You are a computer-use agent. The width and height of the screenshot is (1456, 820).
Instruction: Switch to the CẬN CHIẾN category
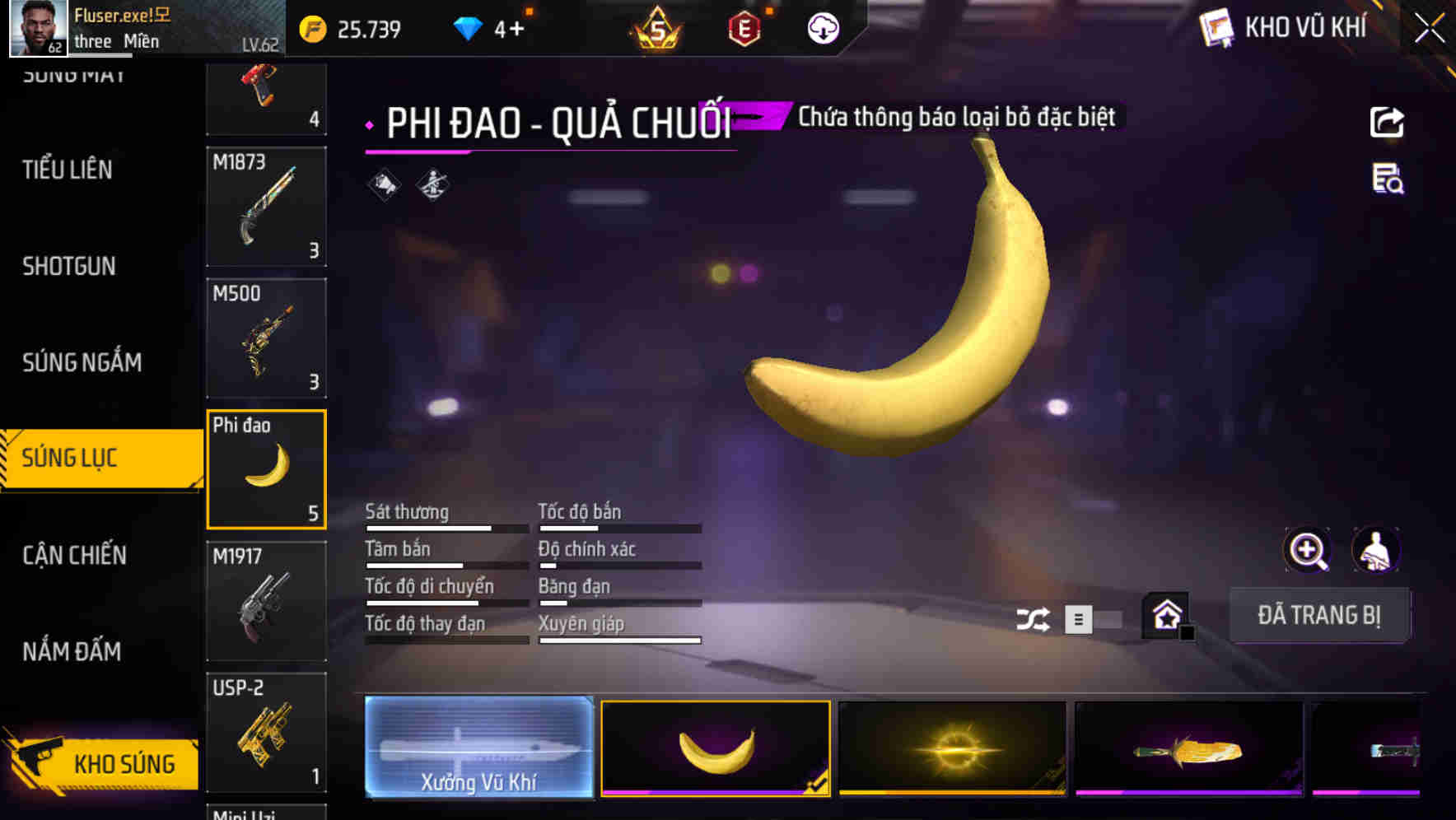[x=75, y=556]
